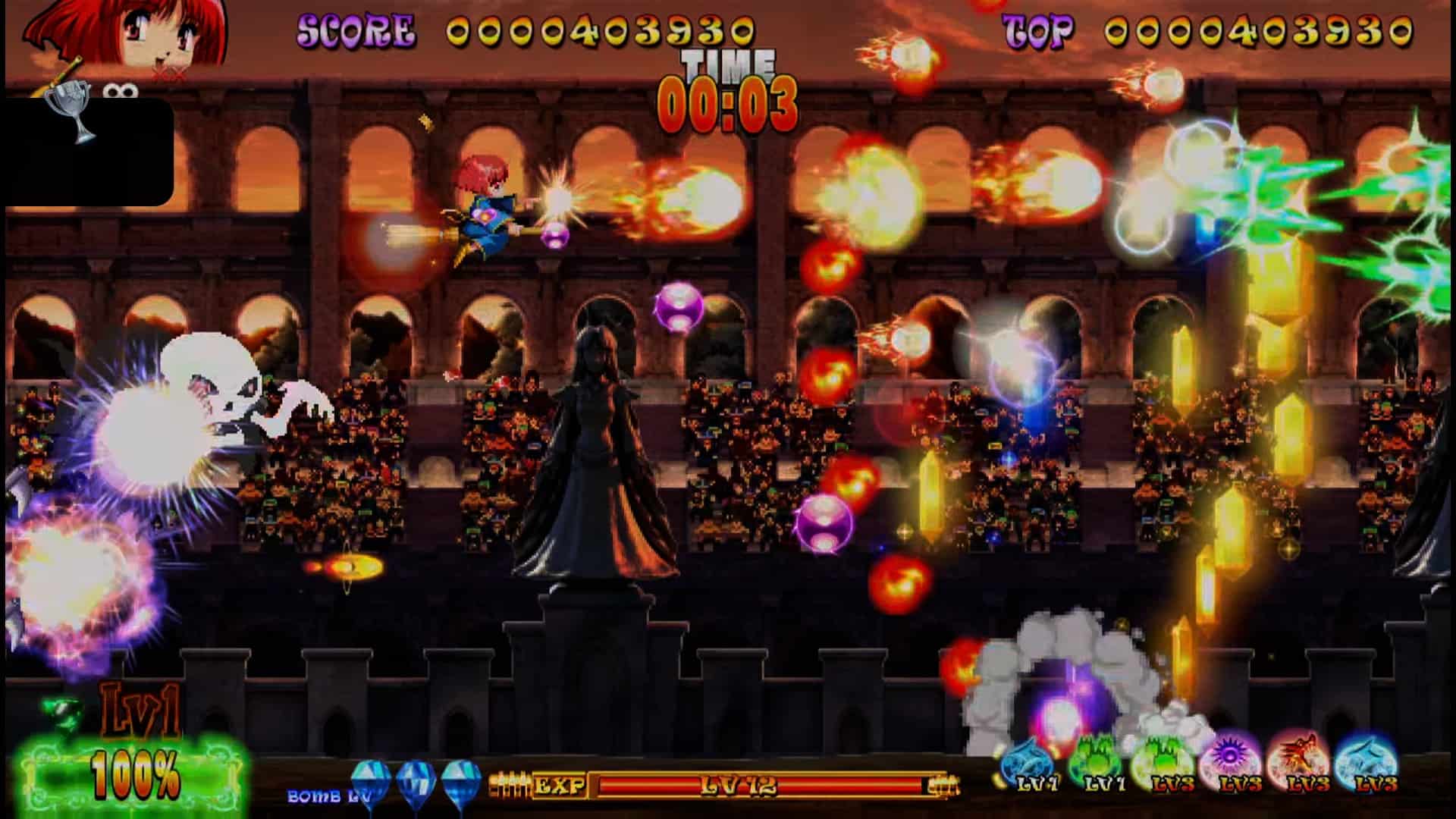Screen dimensions: 1456x819
Task: Click the red-haired witch portrait
Action: tap(127, 34)
